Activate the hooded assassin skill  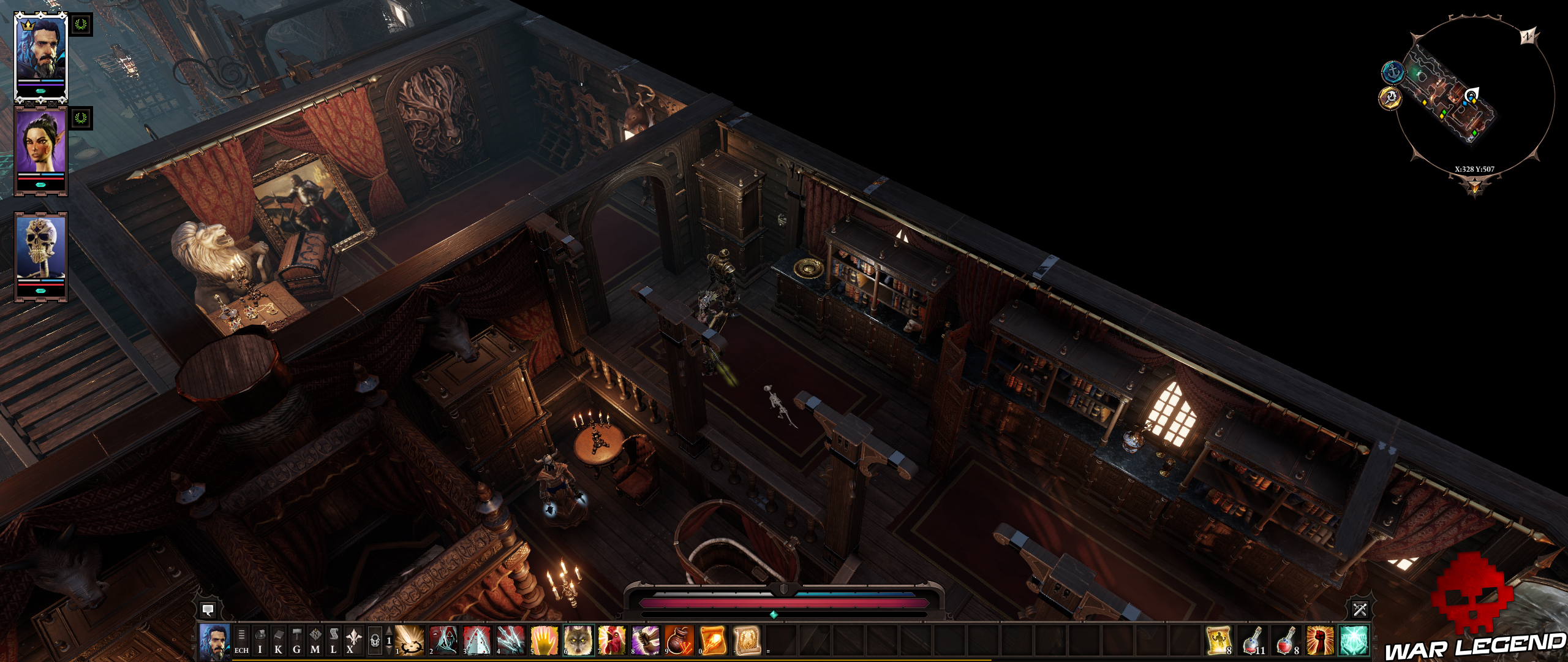point(443,641)
